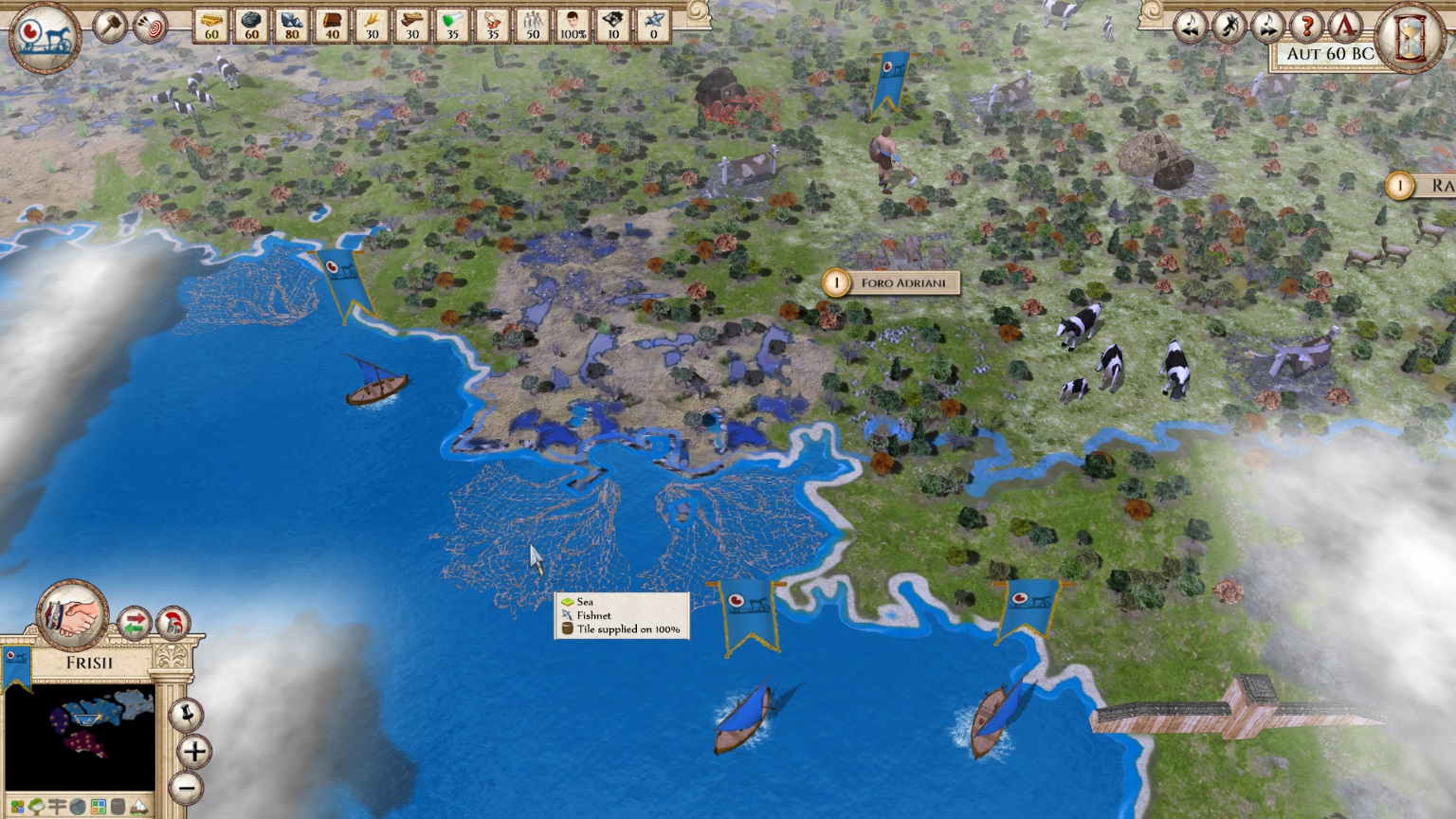The image size is (1456, 819).
Task: Zoom out with the minus button
Action: point(187,787)
